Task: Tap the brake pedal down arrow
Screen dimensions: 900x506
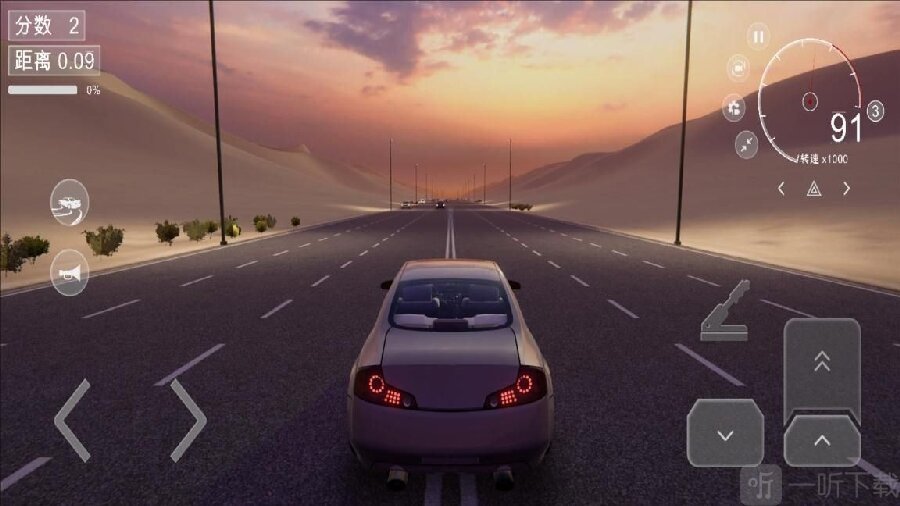Action: [x=725, y=435]
